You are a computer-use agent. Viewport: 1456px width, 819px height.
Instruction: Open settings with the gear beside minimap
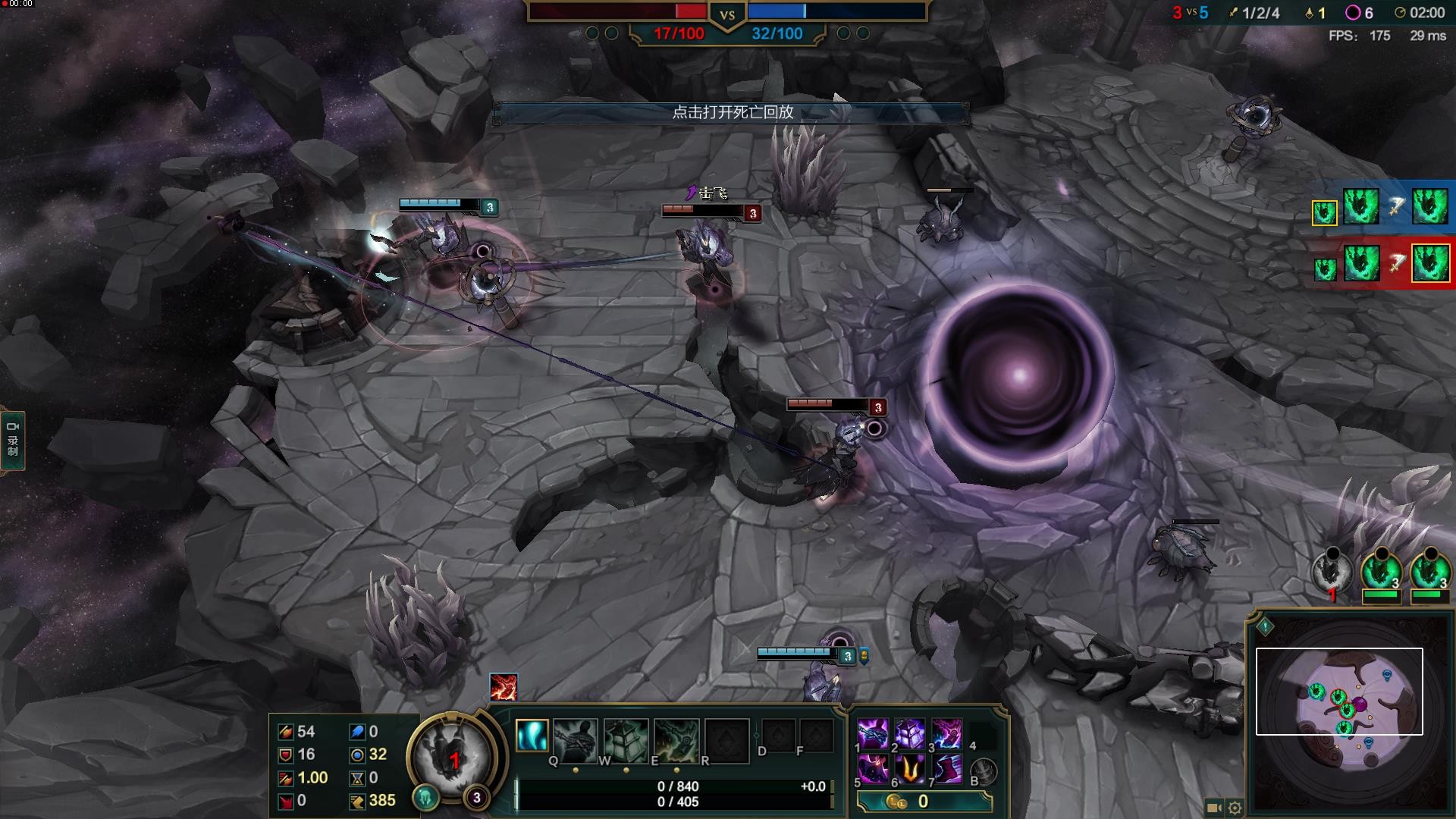point(1235,808)
